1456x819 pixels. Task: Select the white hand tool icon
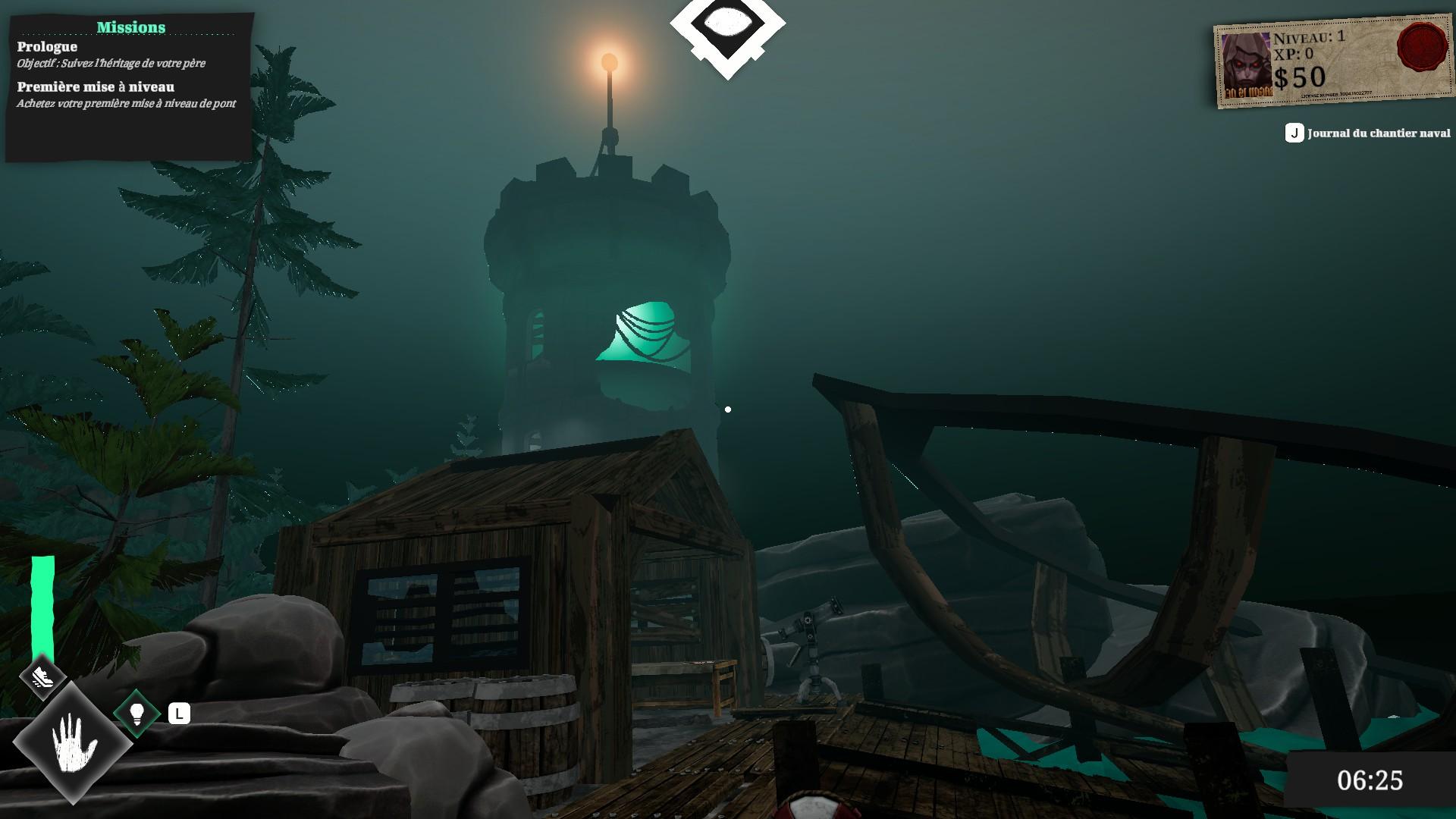pyautogui.click(x=74, y=742)
